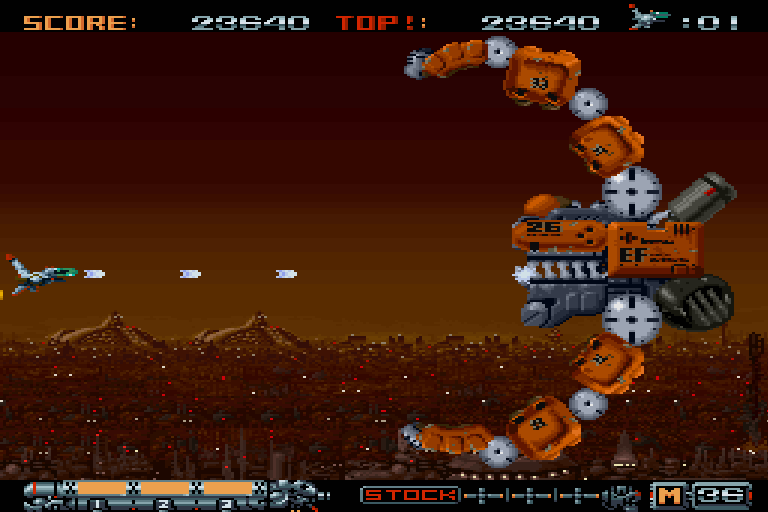Screen dimensions: 768x512
Task: Click the red STOCK label
Action: 410,494
